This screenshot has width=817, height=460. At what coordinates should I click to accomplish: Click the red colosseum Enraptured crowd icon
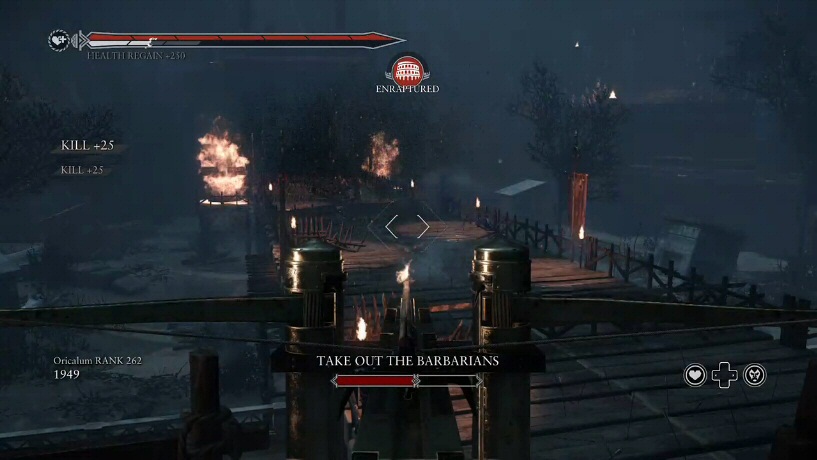[407, 69]
